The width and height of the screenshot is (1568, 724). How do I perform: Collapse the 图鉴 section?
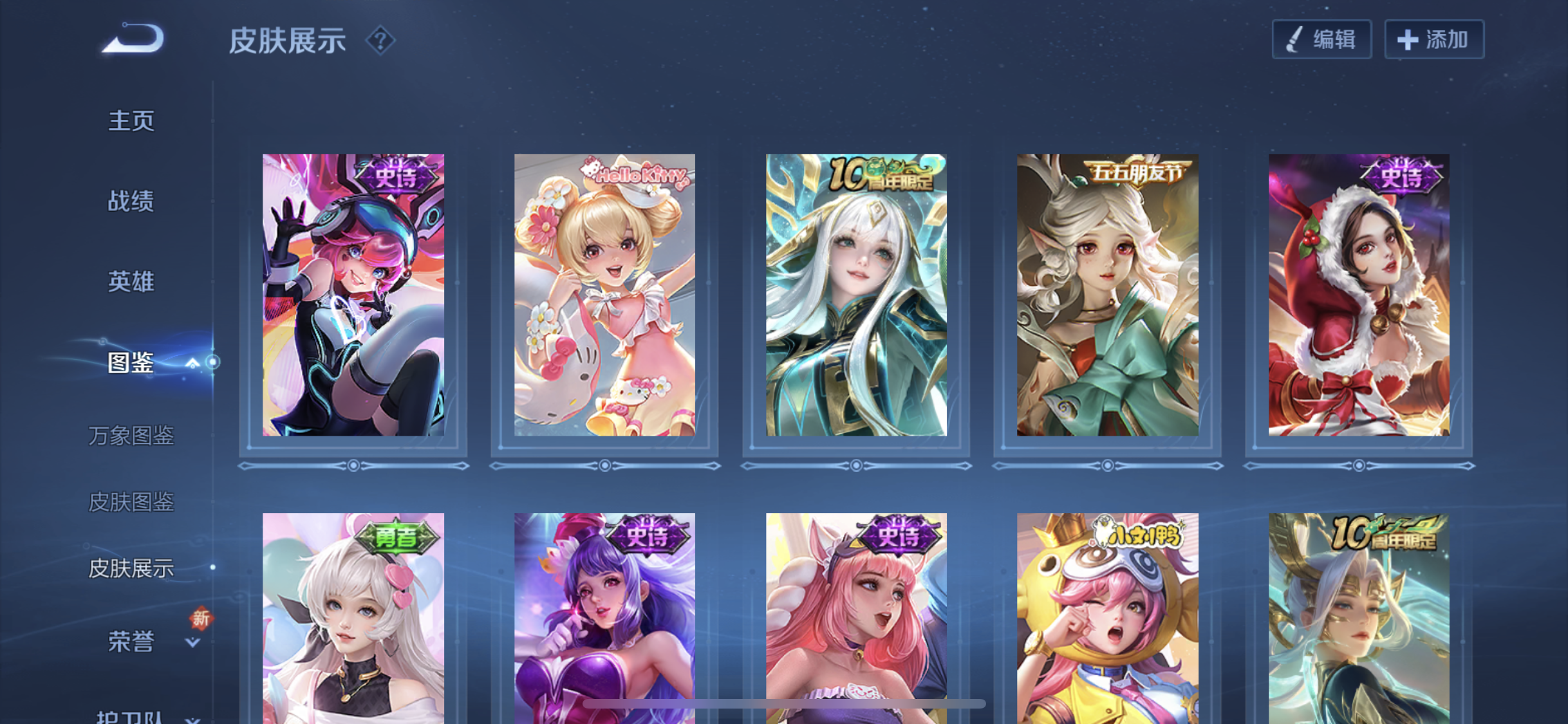click(192, 364)
